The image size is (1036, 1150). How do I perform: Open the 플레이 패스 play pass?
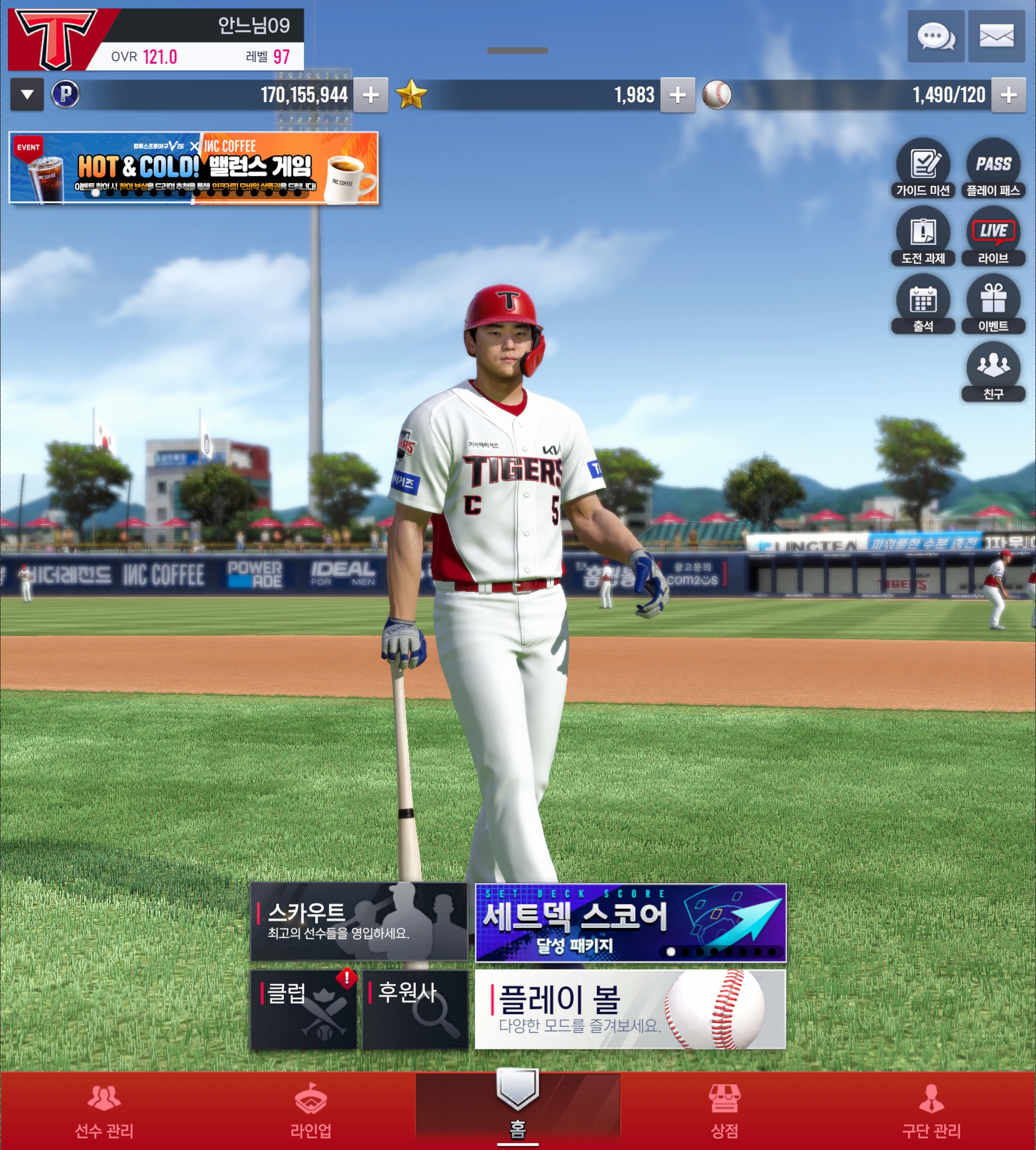(x=993, y=168)
